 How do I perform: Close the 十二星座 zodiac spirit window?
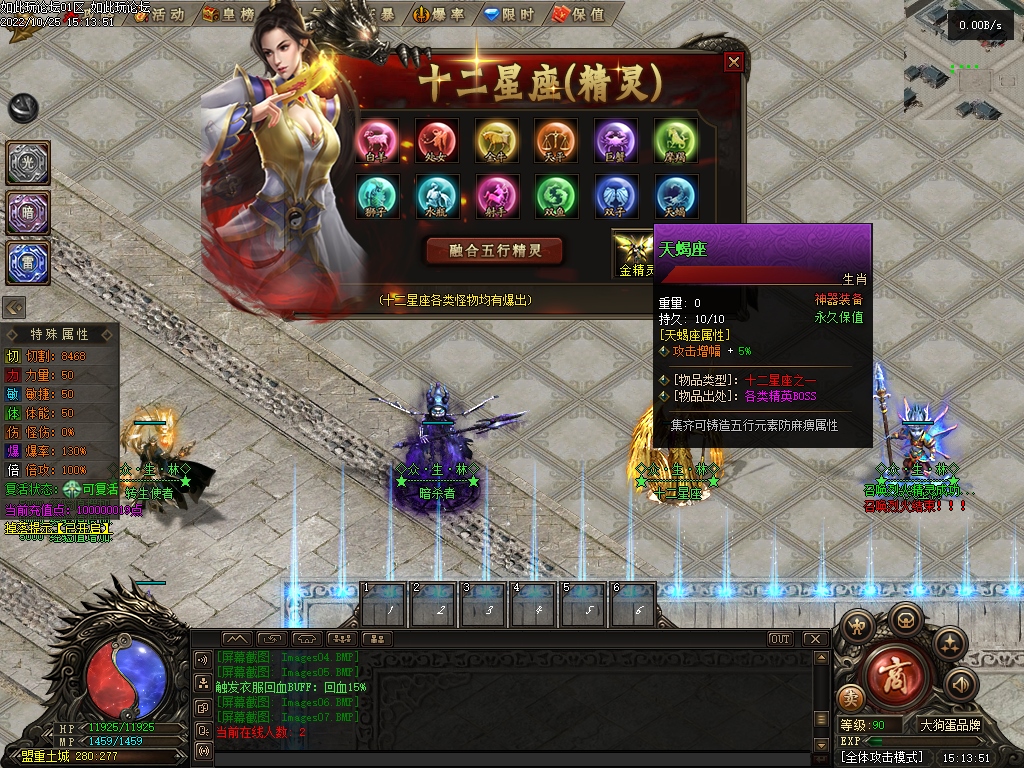[x=734, y=62]
